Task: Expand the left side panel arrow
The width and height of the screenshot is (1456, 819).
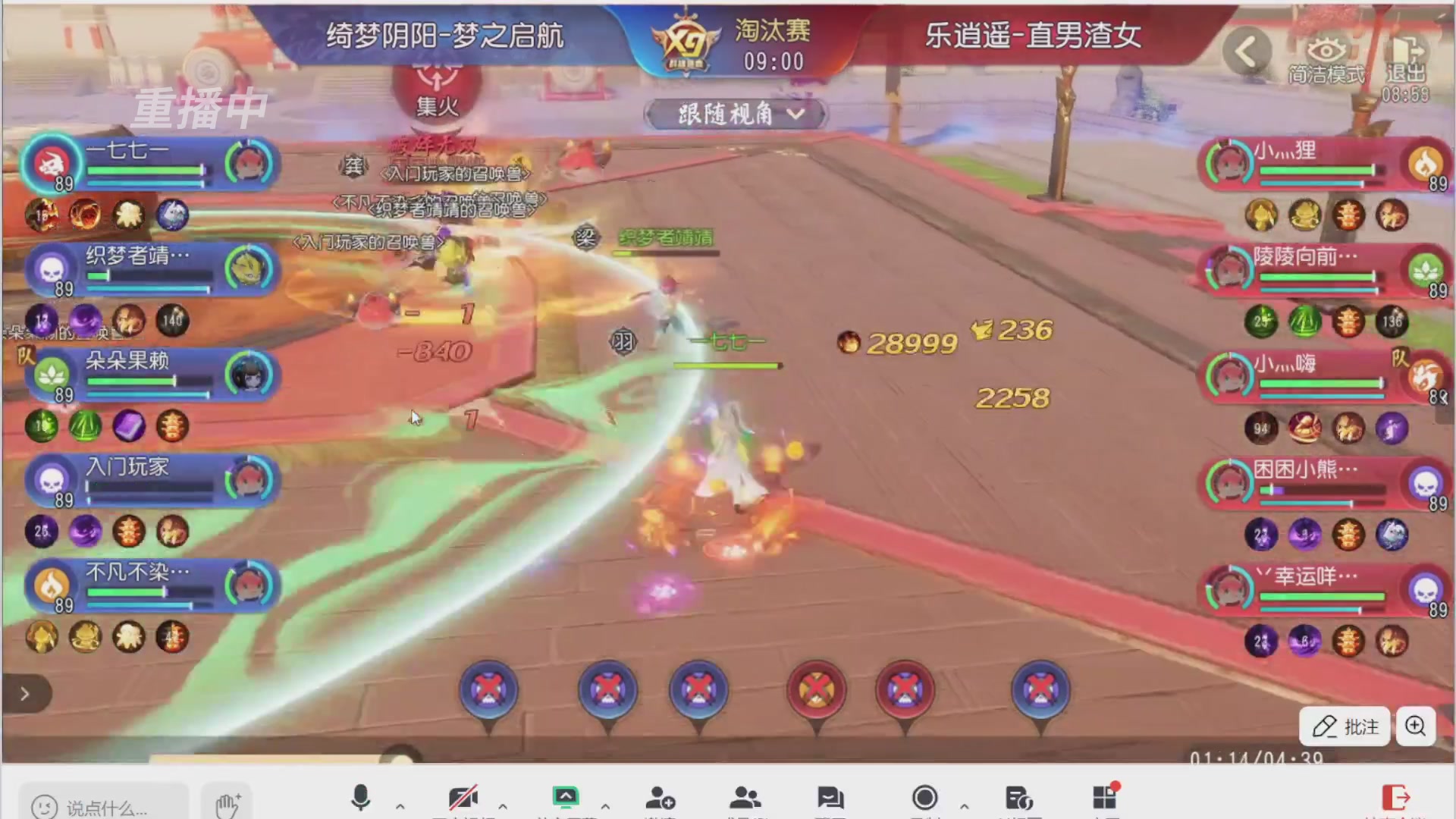Action: tap(24, 693)
